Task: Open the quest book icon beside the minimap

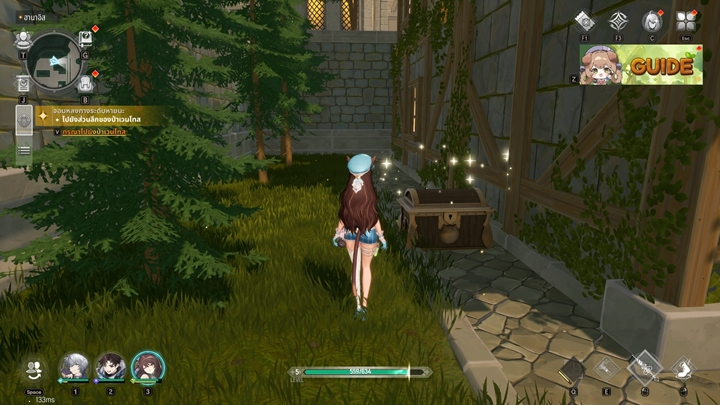Action: click(x=86, y=39)
